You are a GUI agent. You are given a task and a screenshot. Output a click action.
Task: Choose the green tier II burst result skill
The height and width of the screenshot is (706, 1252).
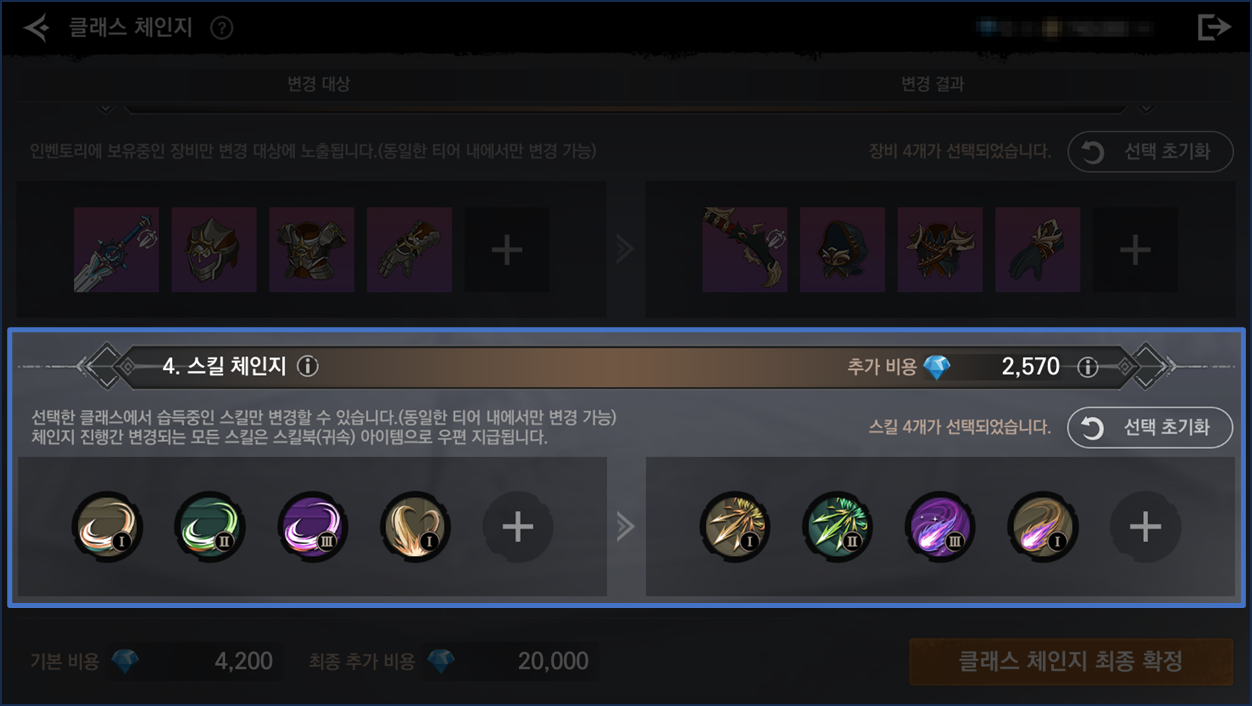[x=837, y=526]
